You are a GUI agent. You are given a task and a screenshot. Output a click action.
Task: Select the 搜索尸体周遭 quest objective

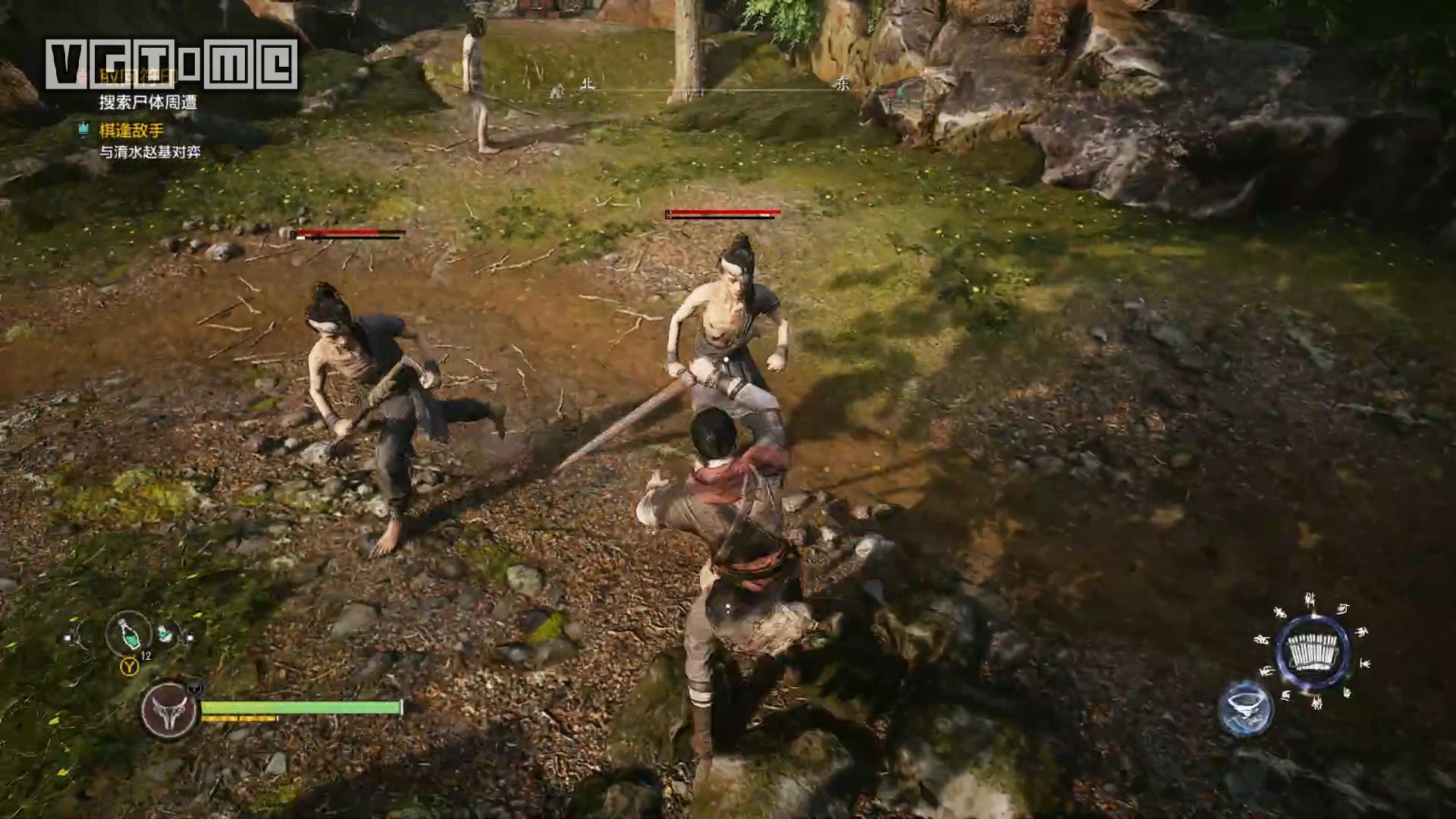(148, 102)
